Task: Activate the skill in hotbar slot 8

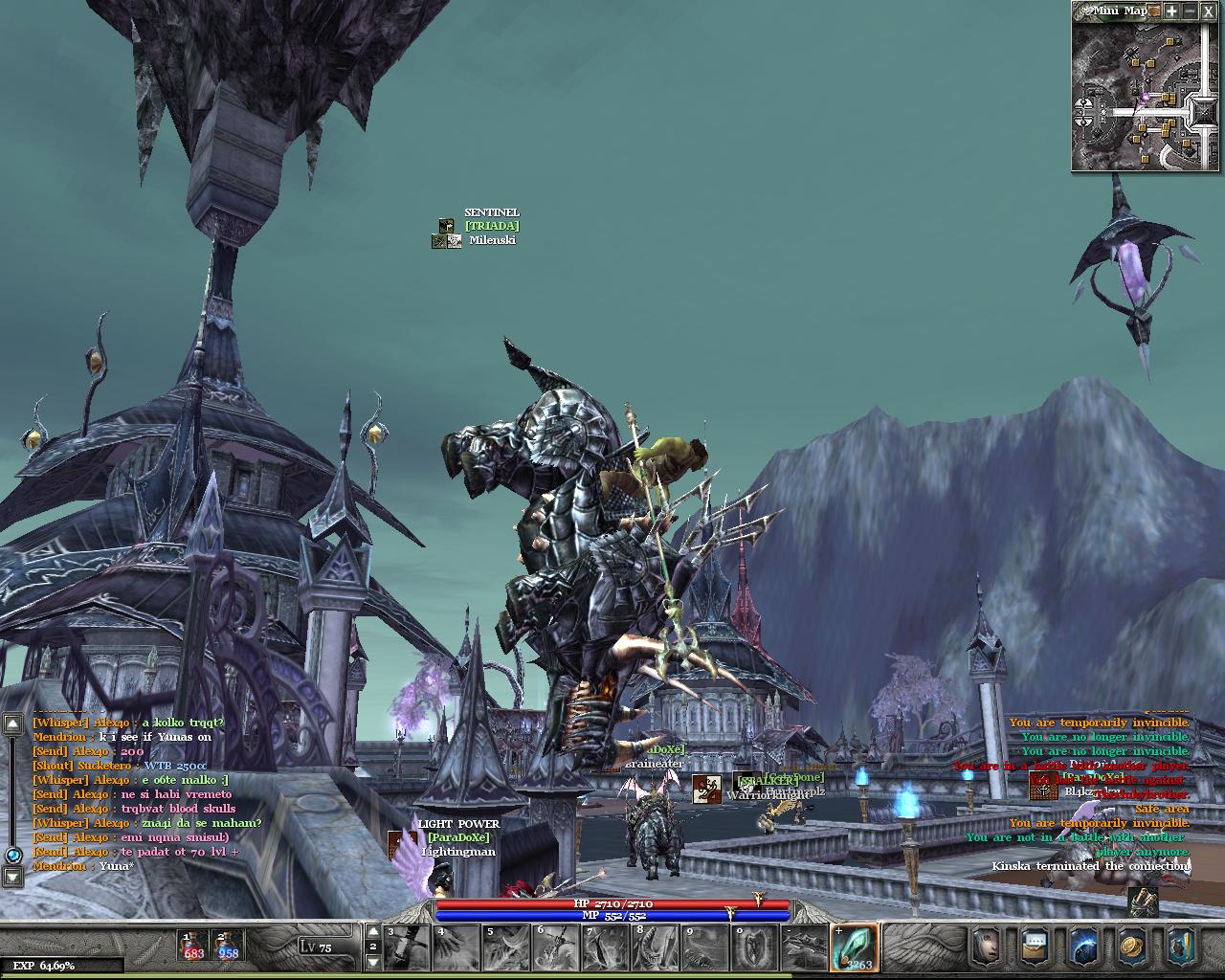Action: click(656, 947)
